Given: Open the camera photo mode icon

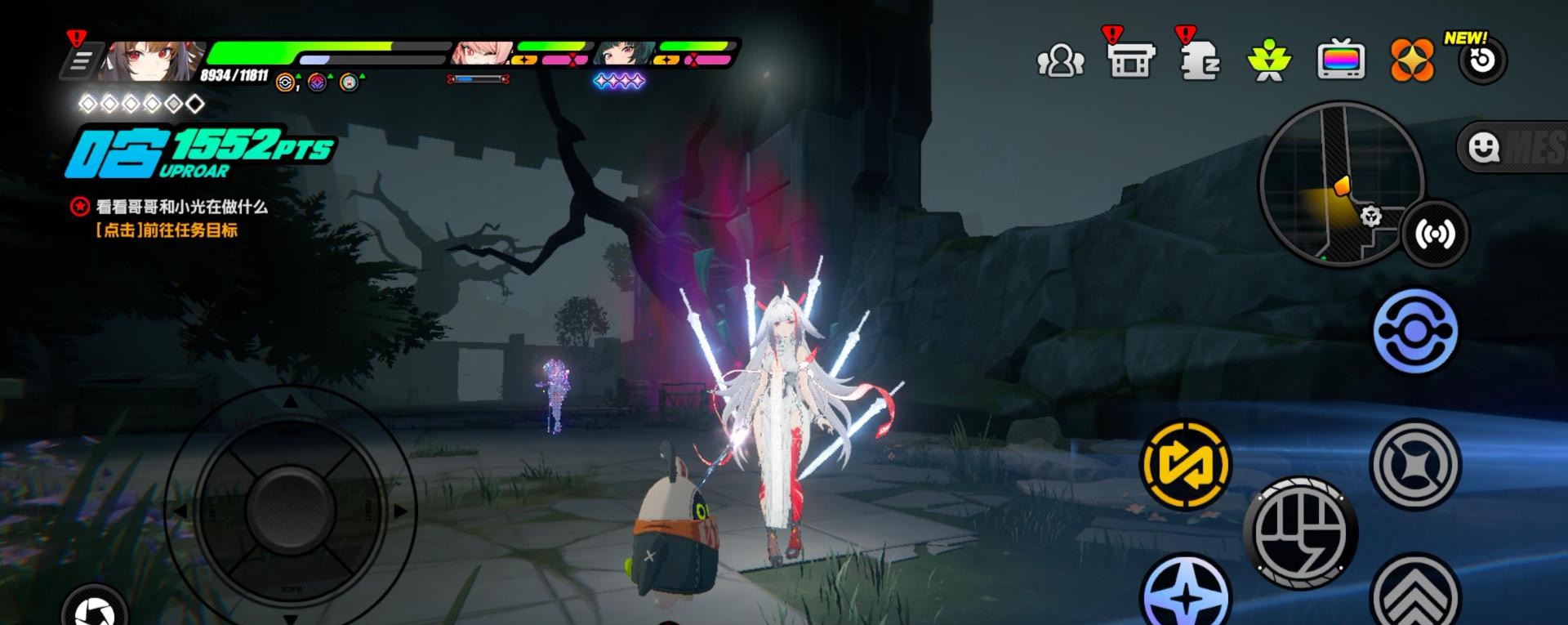Looking at the screenshot, I should click(x=96, y=609).
